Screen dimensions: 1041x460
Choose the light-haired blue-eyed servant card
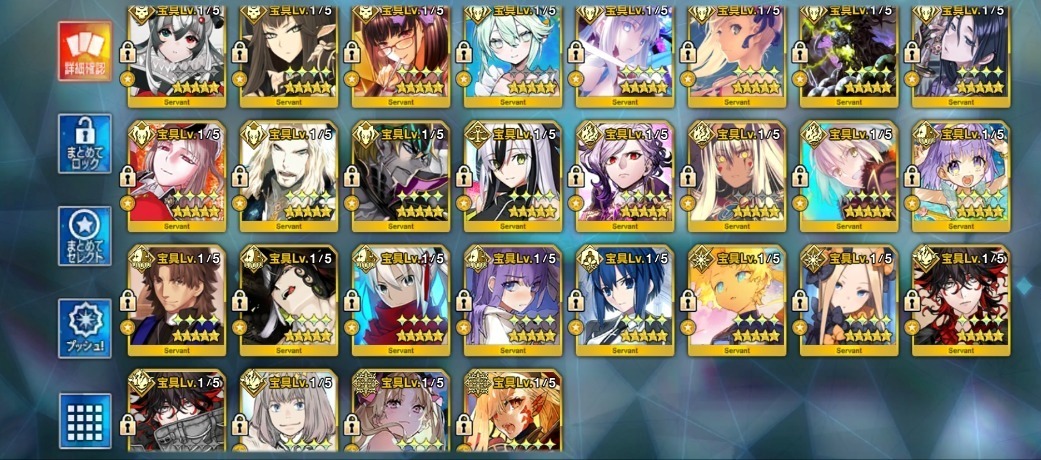tap(289, 415)
